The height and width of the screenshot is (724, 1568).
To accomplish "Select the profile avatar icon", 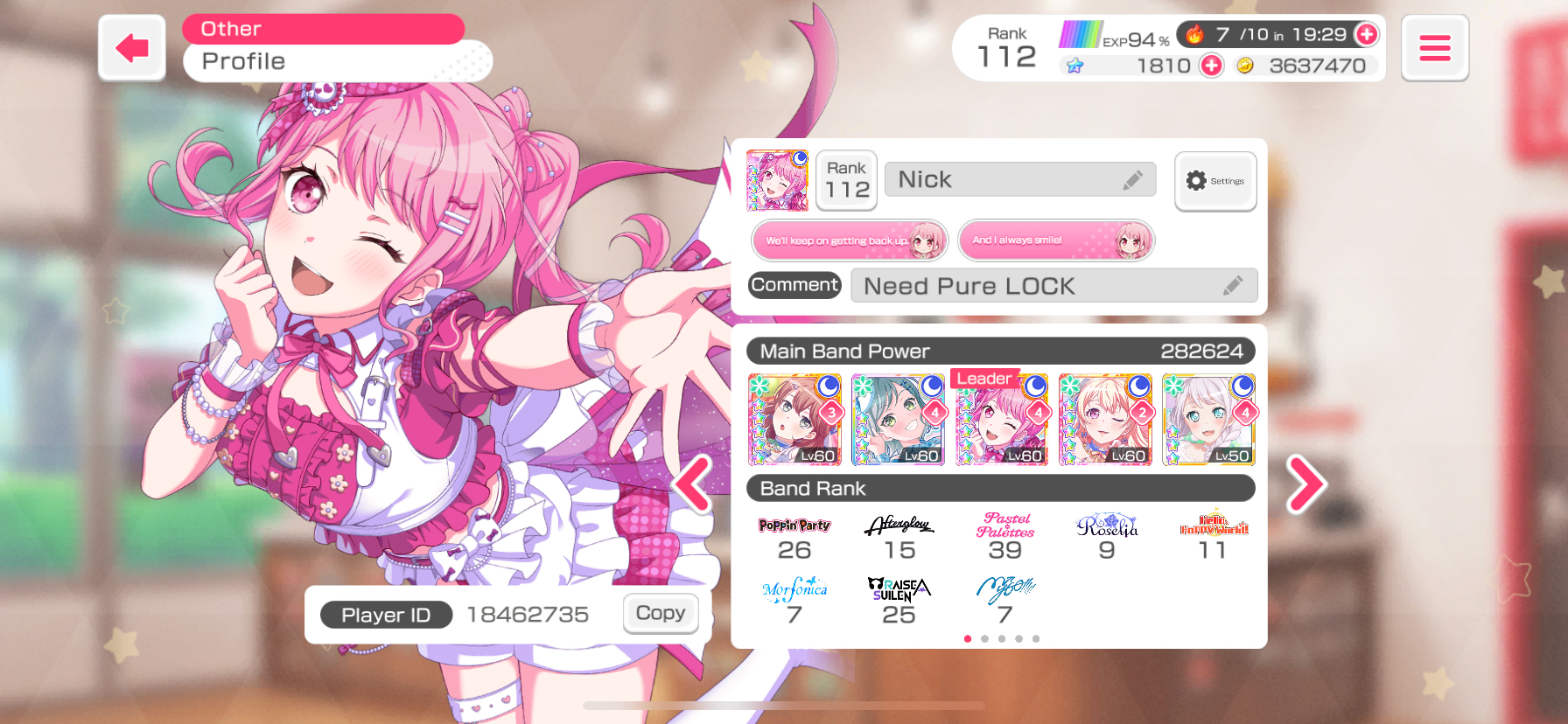I will point(777,181).
